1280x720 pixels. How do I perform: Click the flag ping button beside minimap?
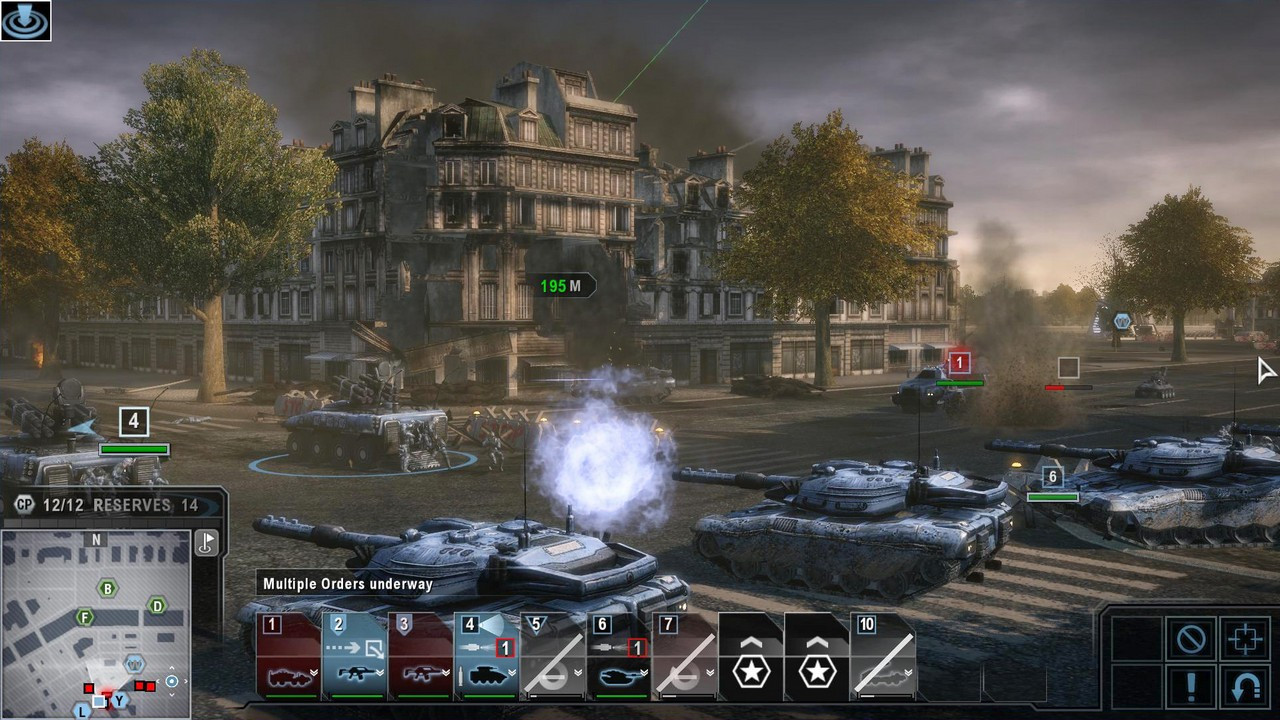(206, 543)
